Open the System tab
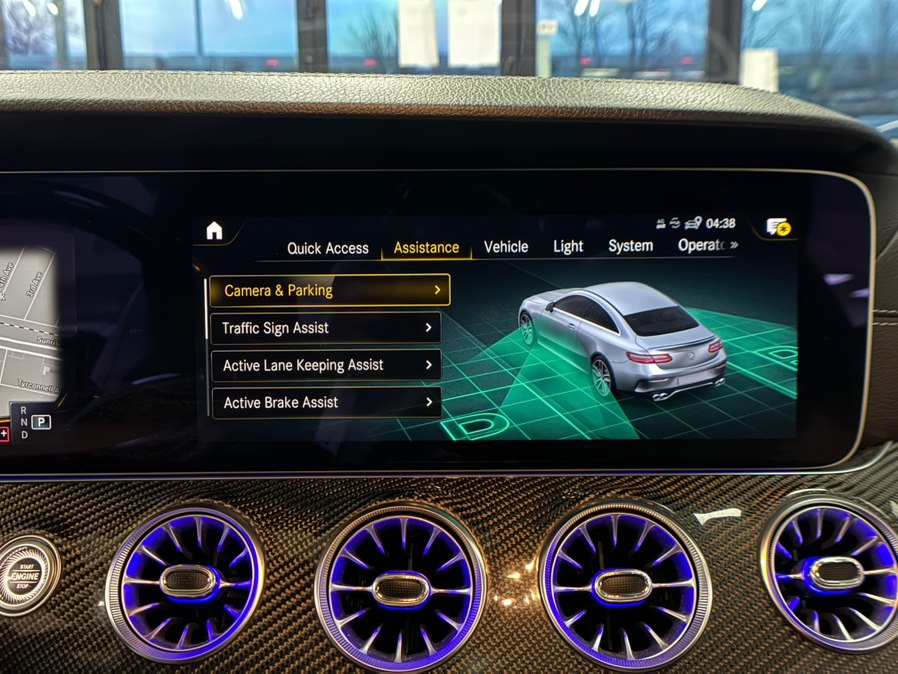Screen dimensions: 898x674 (631, 245)
